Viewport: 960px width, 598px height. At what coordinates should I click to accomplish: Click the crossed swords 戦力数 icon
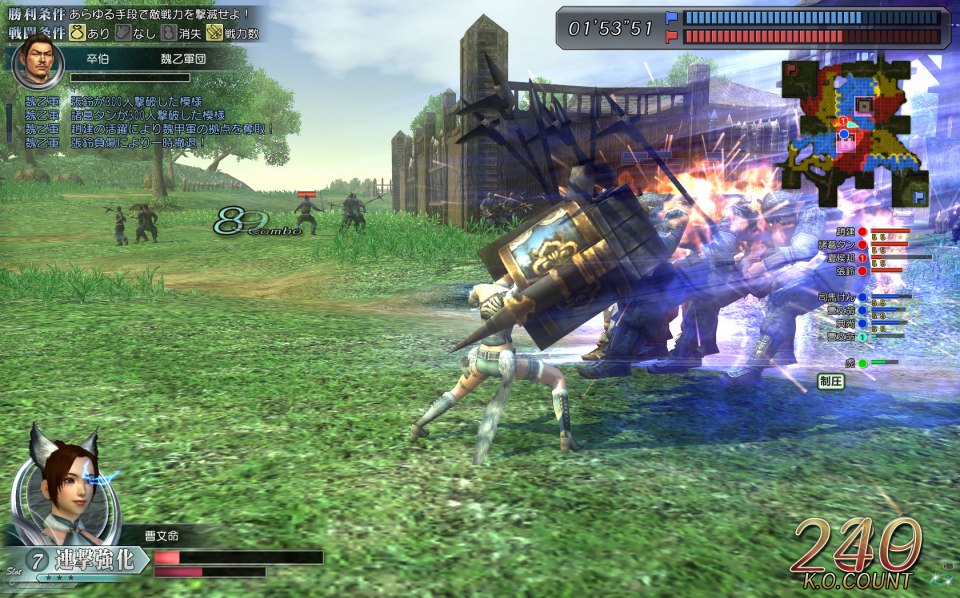pos(213,34)
